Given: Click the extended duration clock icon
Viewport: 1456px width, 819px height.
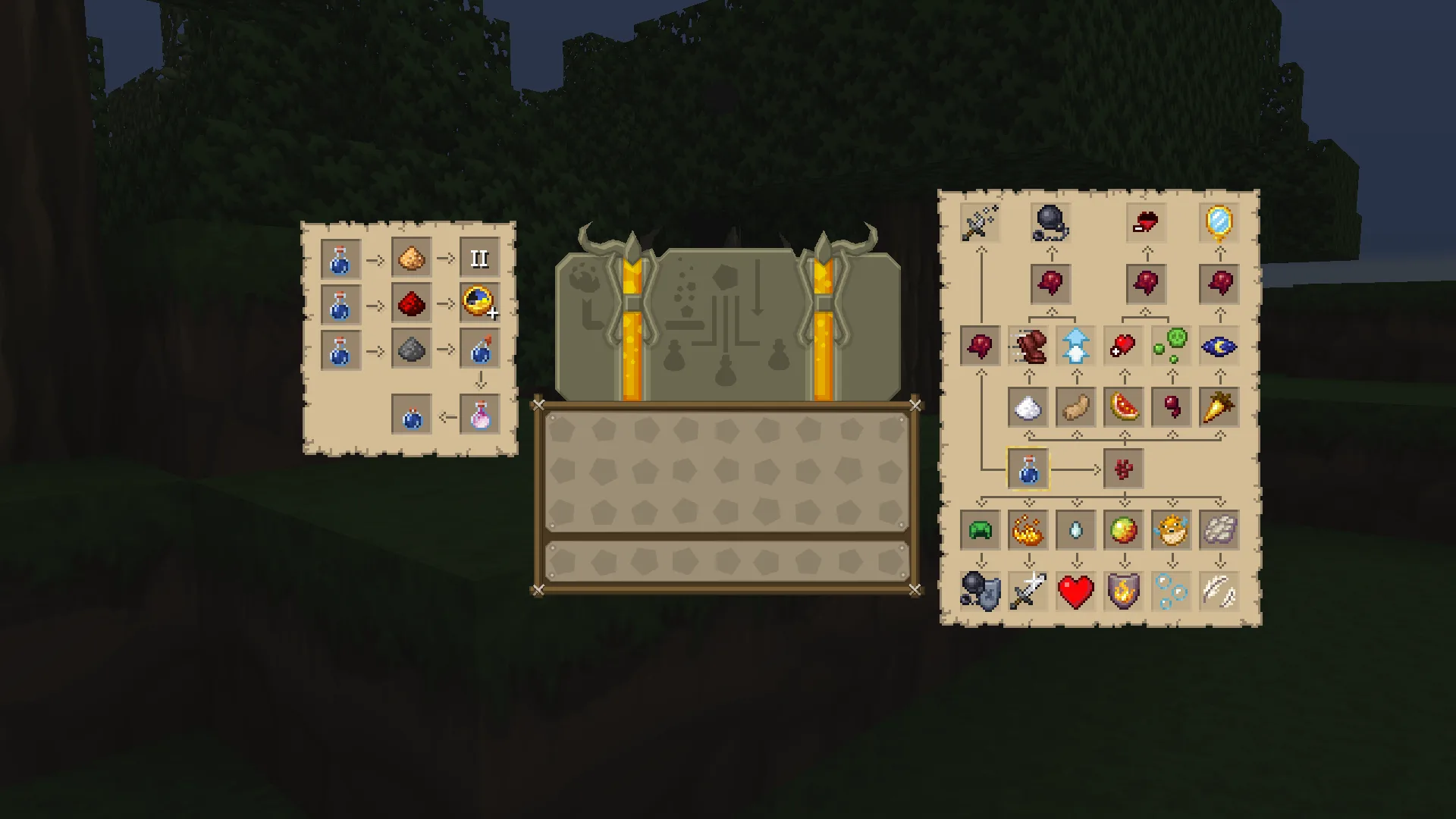Looking at the screenshot, I should (x=479, y=303).
